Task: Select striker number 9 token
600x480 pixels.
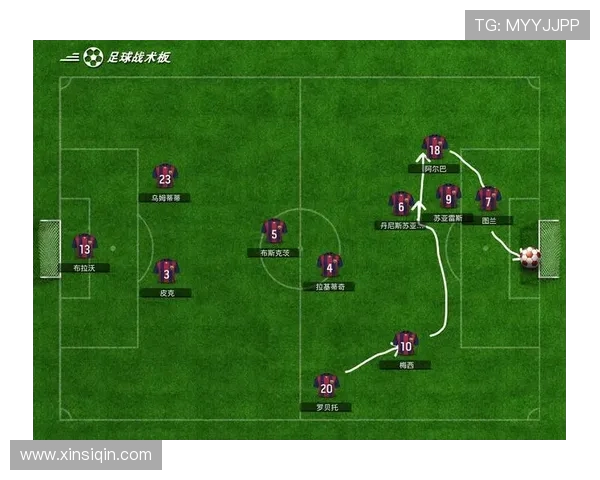Action: 449,196
